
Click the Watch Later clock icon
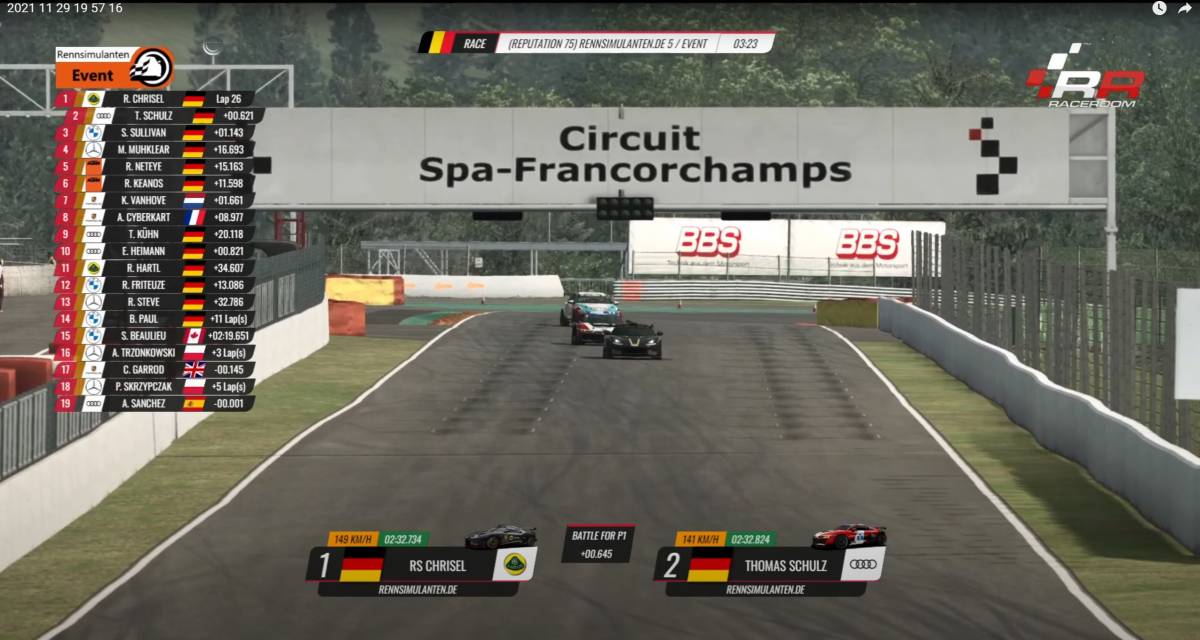[x=1159, y=8]
